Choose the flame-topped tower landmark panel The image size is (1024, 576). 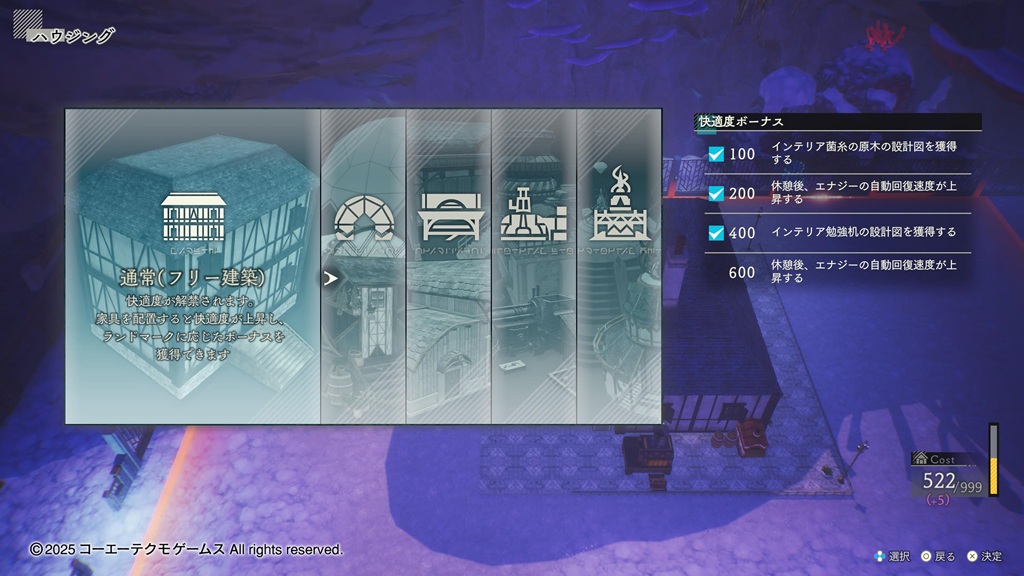point(619,266)
